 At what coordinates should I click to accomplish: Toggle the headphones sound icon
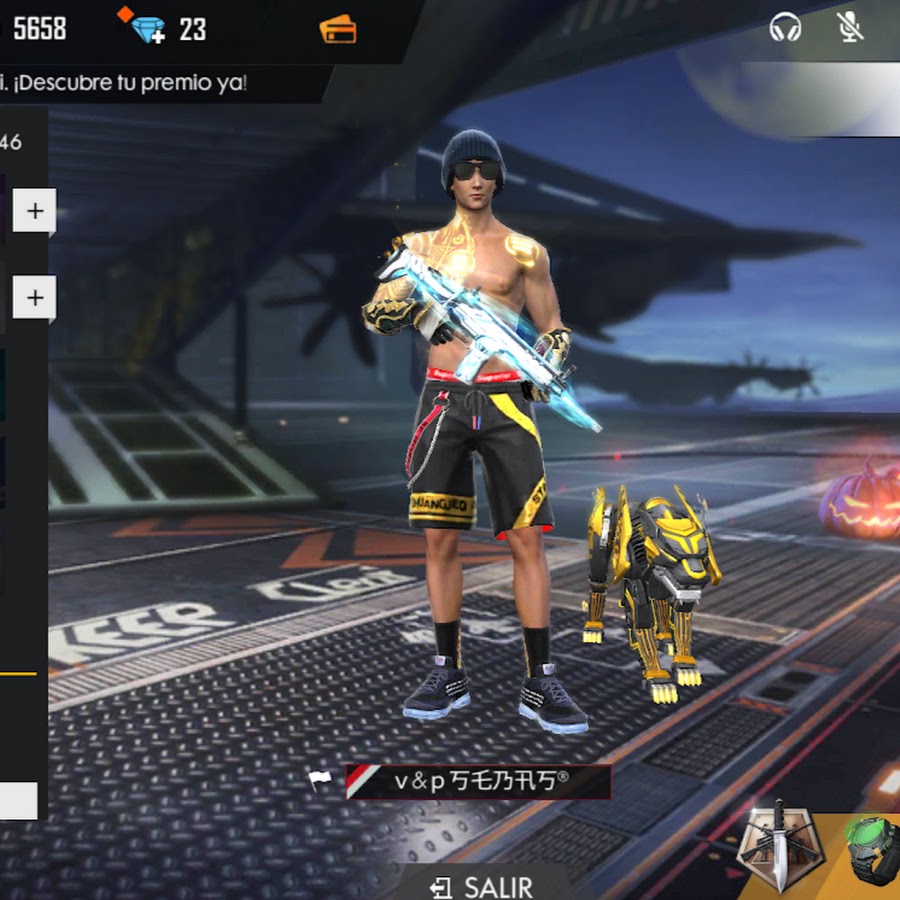point(785,28)
